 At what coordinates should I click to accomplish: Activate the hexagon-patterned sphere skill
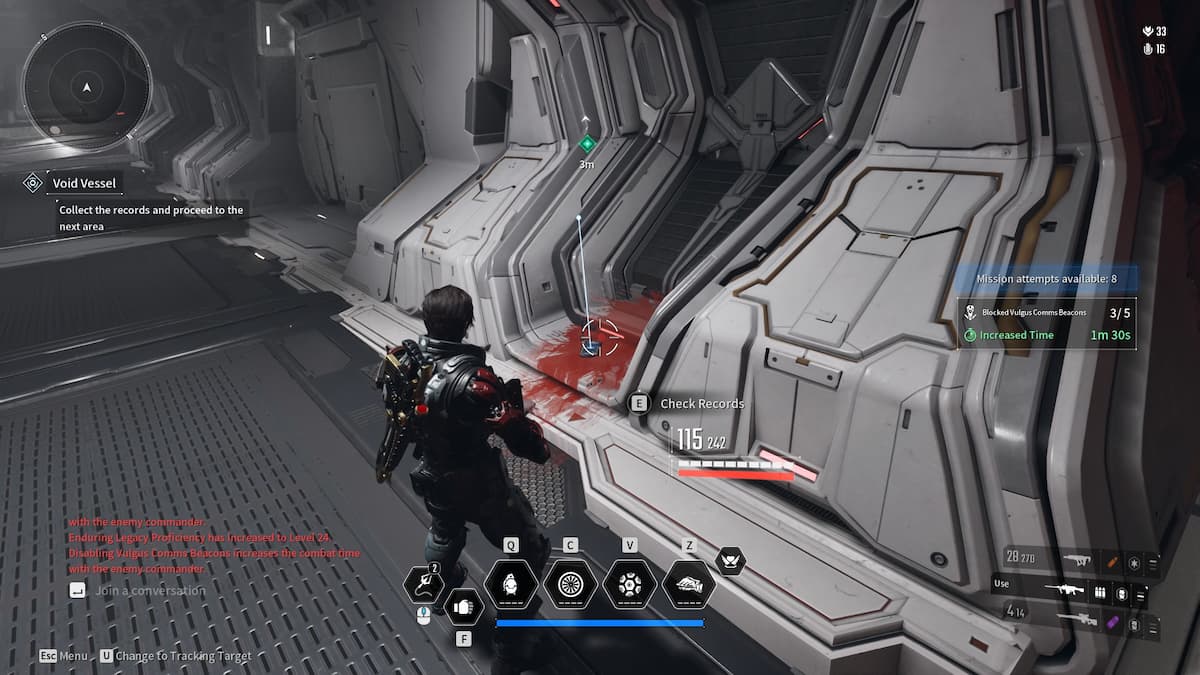point(629,584)
